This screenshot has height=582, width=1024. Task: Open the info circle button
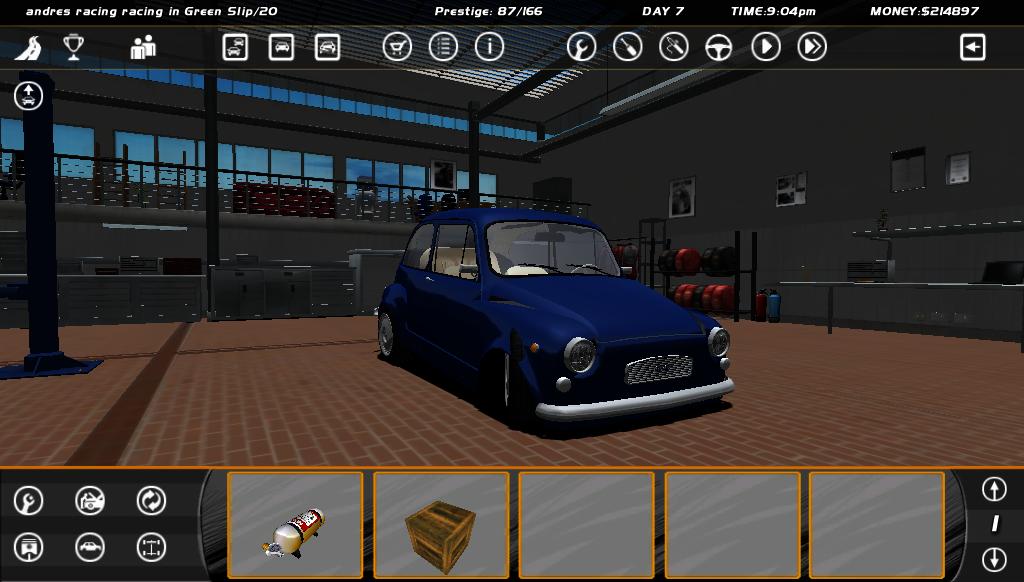pyautogui.click(x=489, y=47)
